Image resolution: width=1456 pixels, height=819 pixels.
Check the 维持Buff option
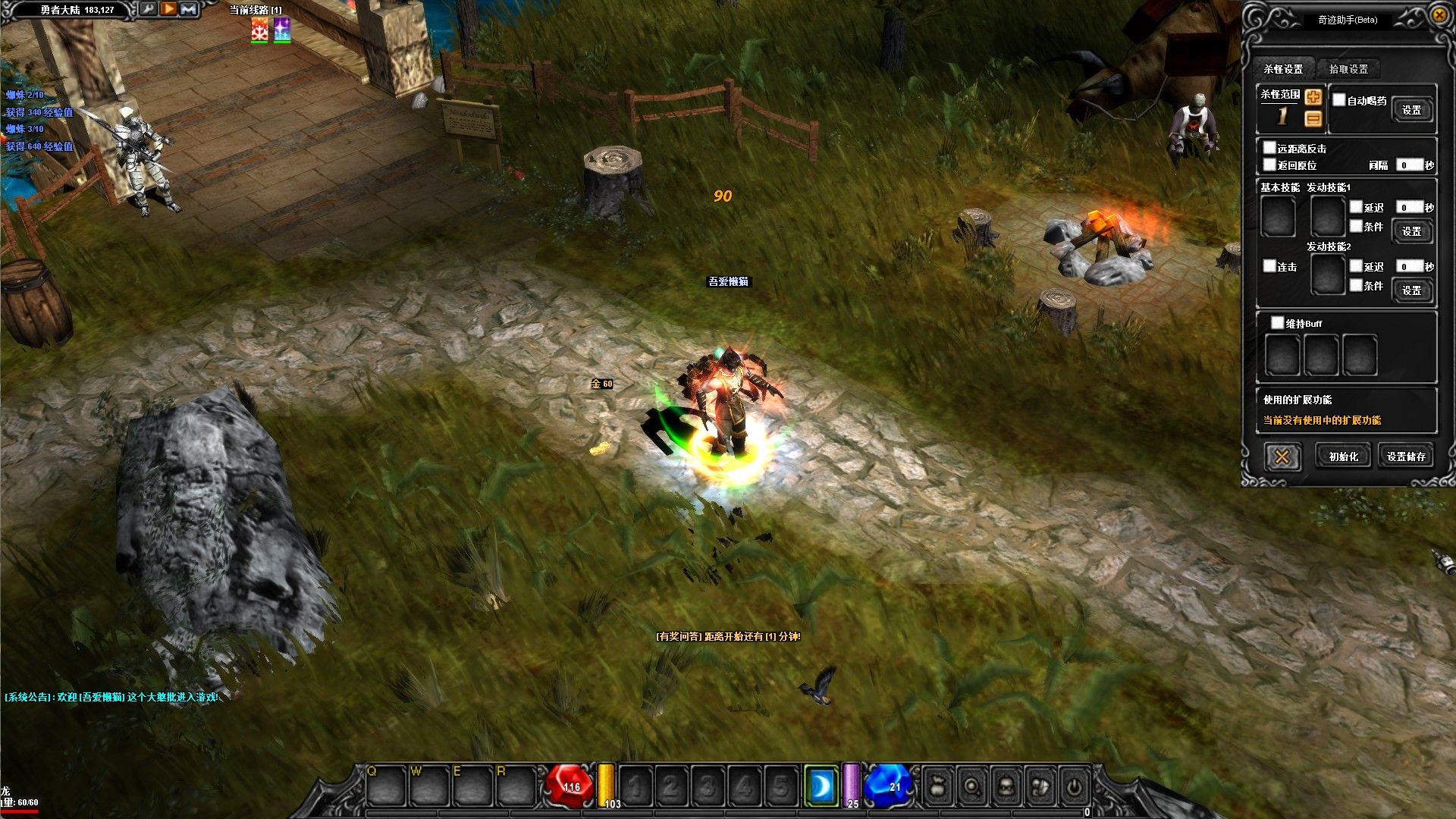pos(1278,323)
